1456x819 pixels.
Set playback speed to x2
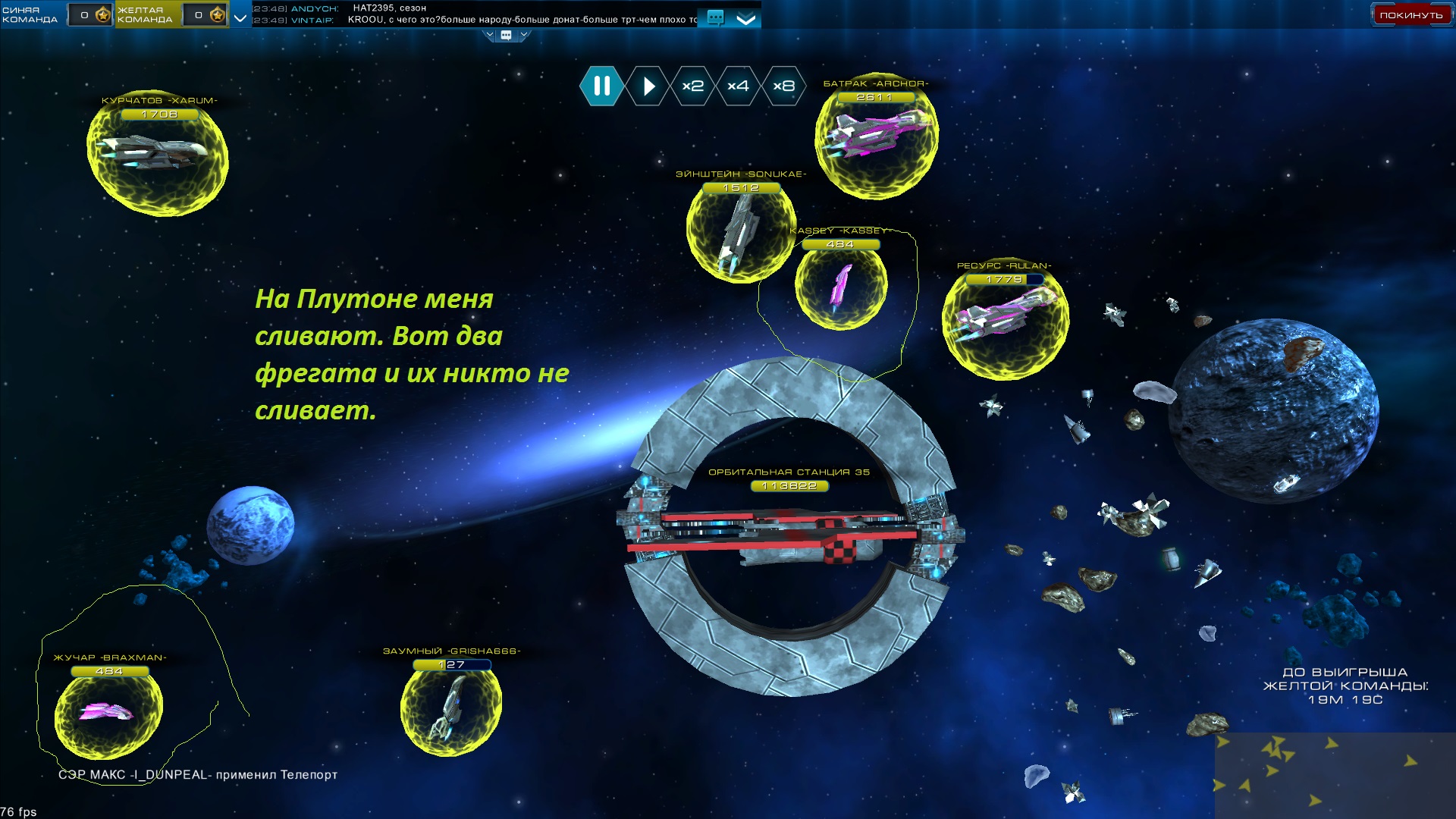coord(692,86)
